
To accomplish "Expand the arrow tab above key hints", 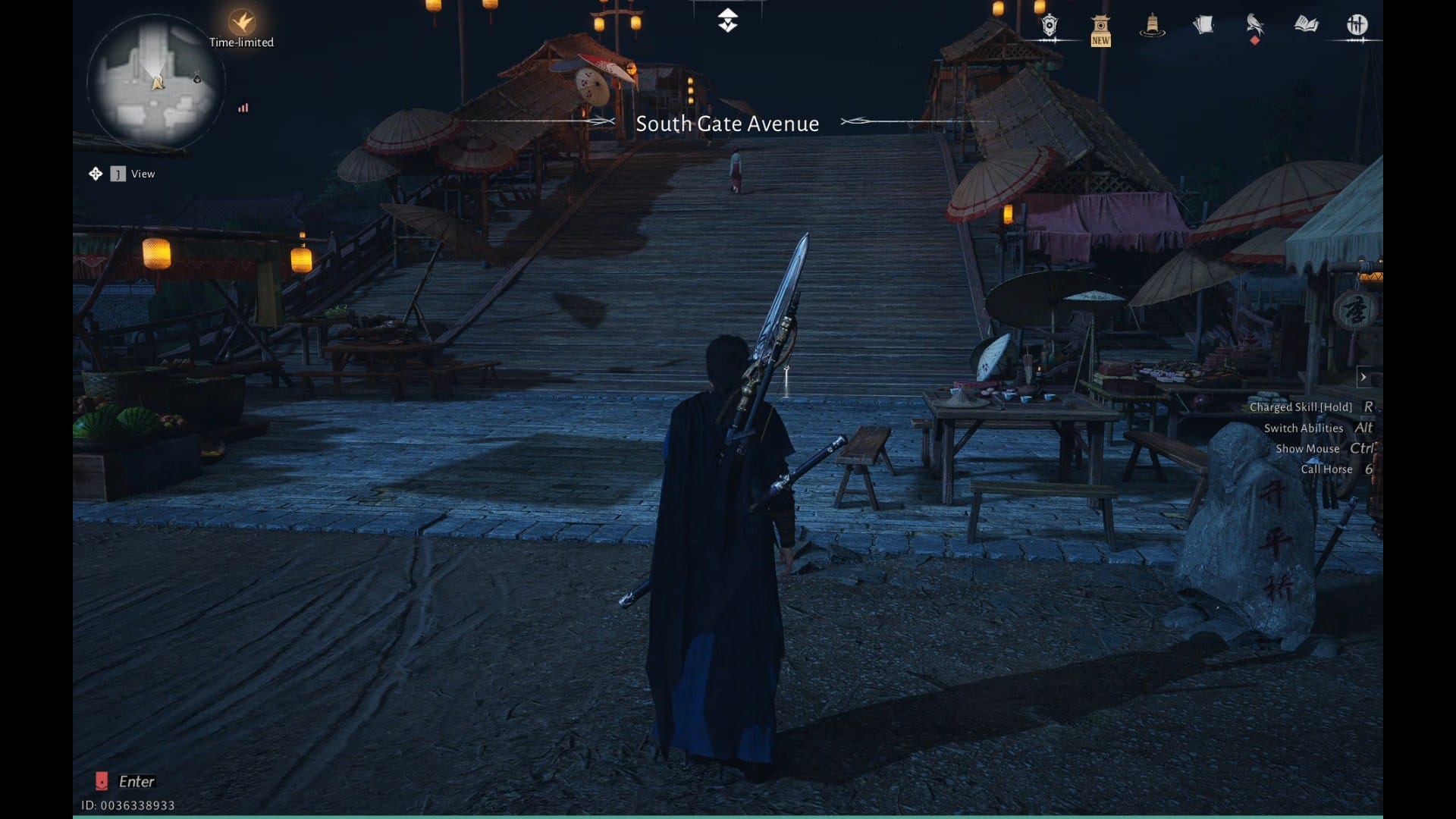I will point(1363,377).
